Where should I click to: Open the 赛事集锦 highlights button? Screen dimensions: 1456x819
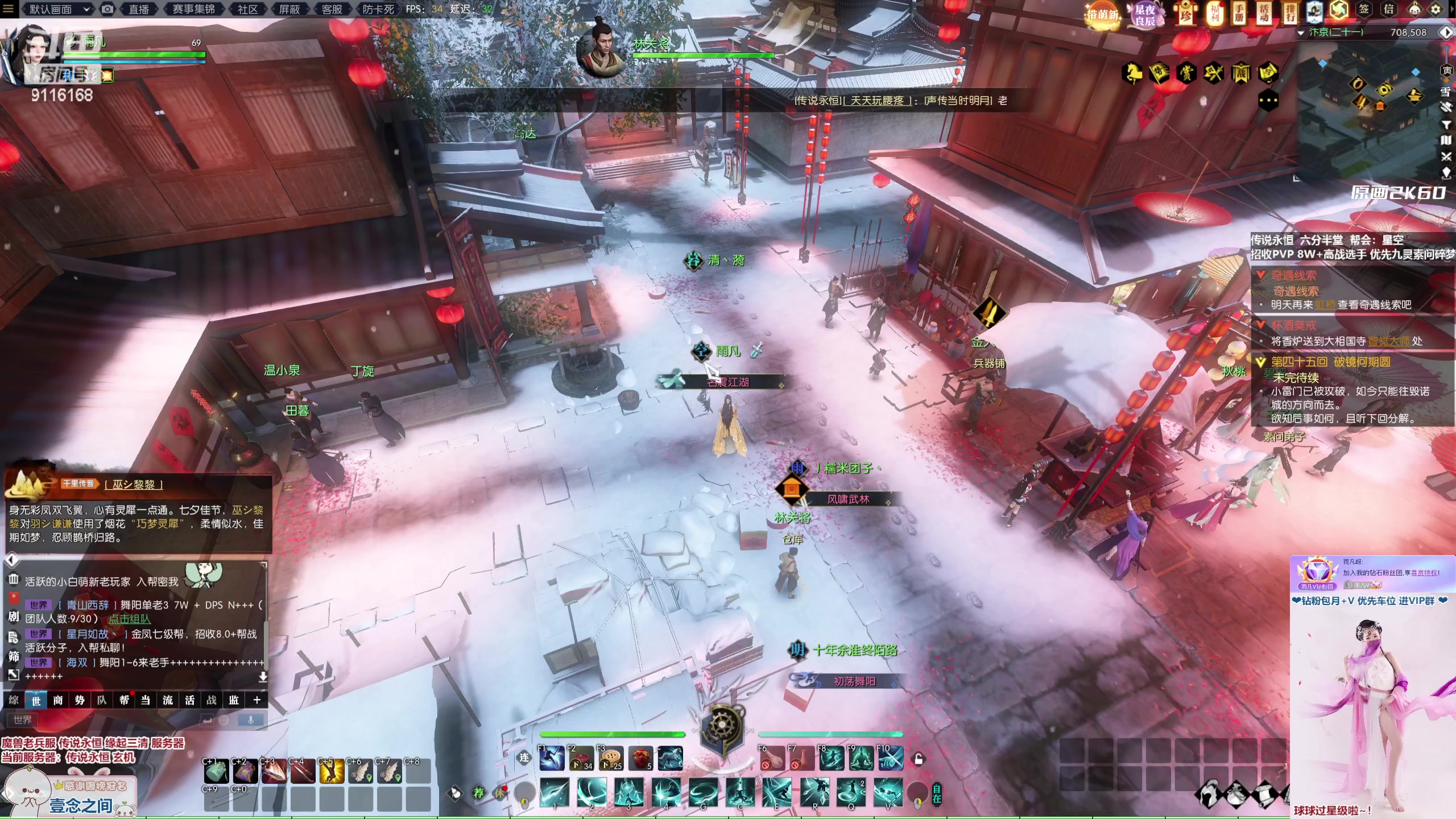193,9
